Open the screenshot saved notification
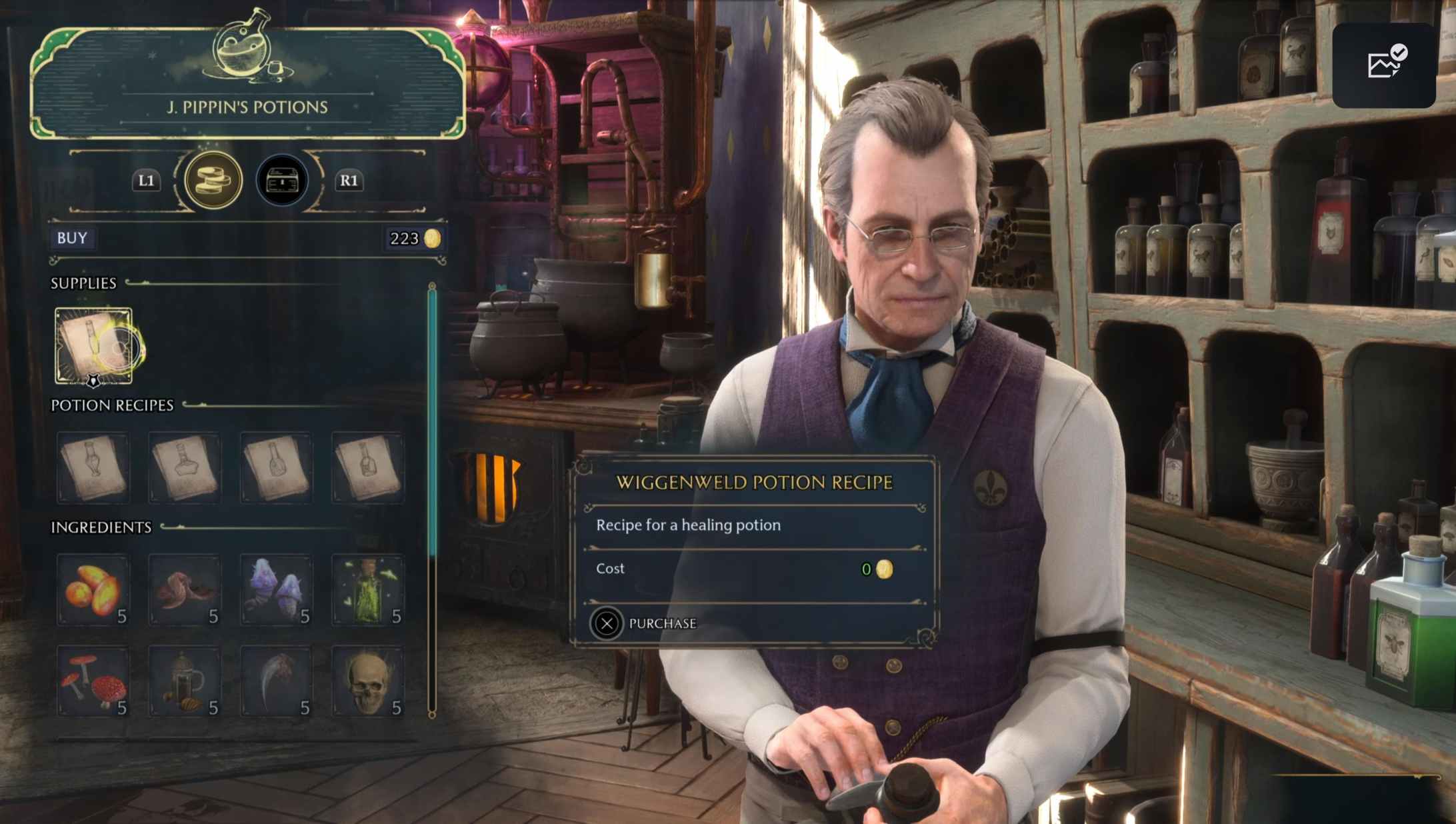The image size is (1456, 824). (1384, 65)
